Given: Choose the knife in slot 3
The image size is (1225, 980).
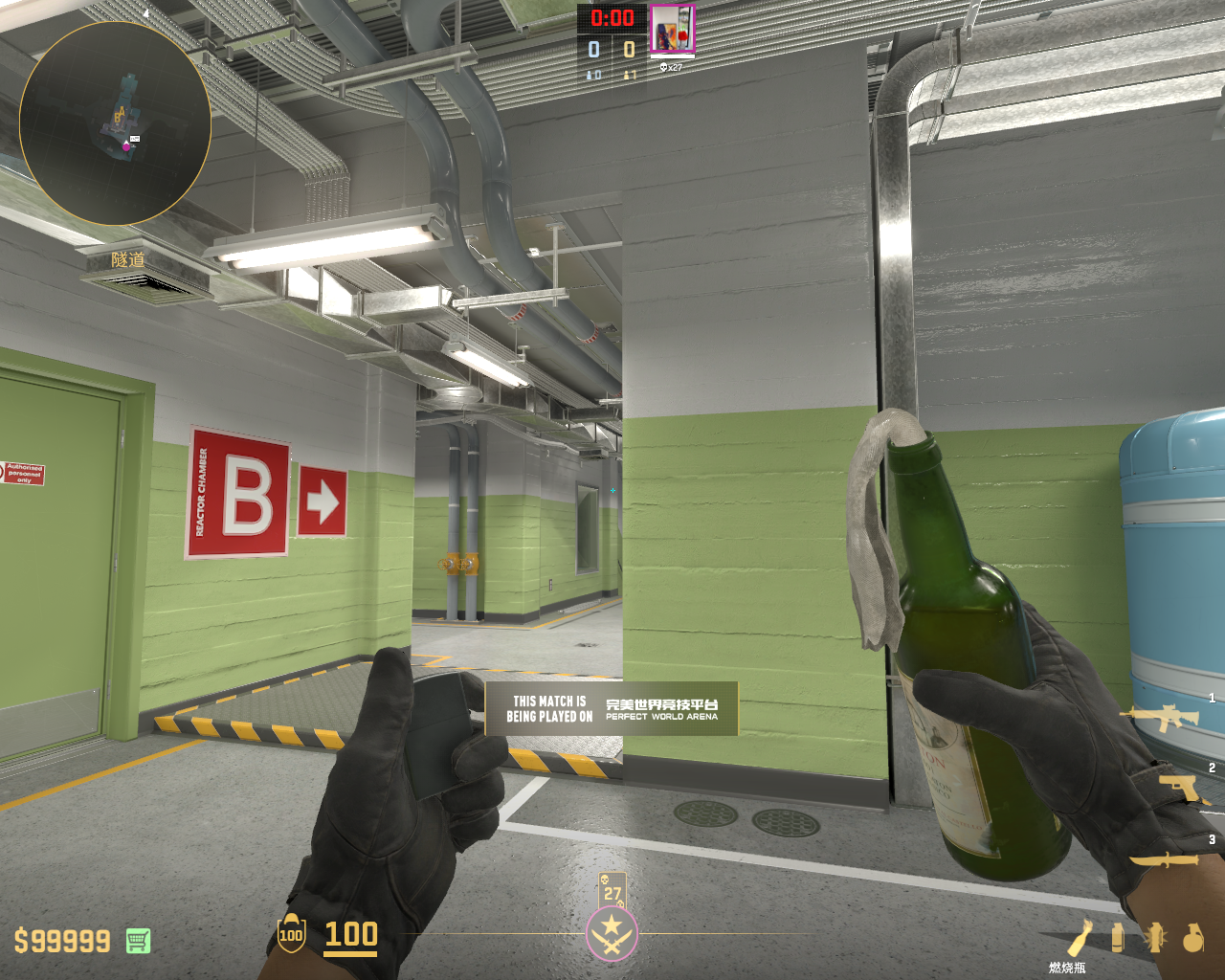Looking at the screenshot, I should pos(1165,859).
